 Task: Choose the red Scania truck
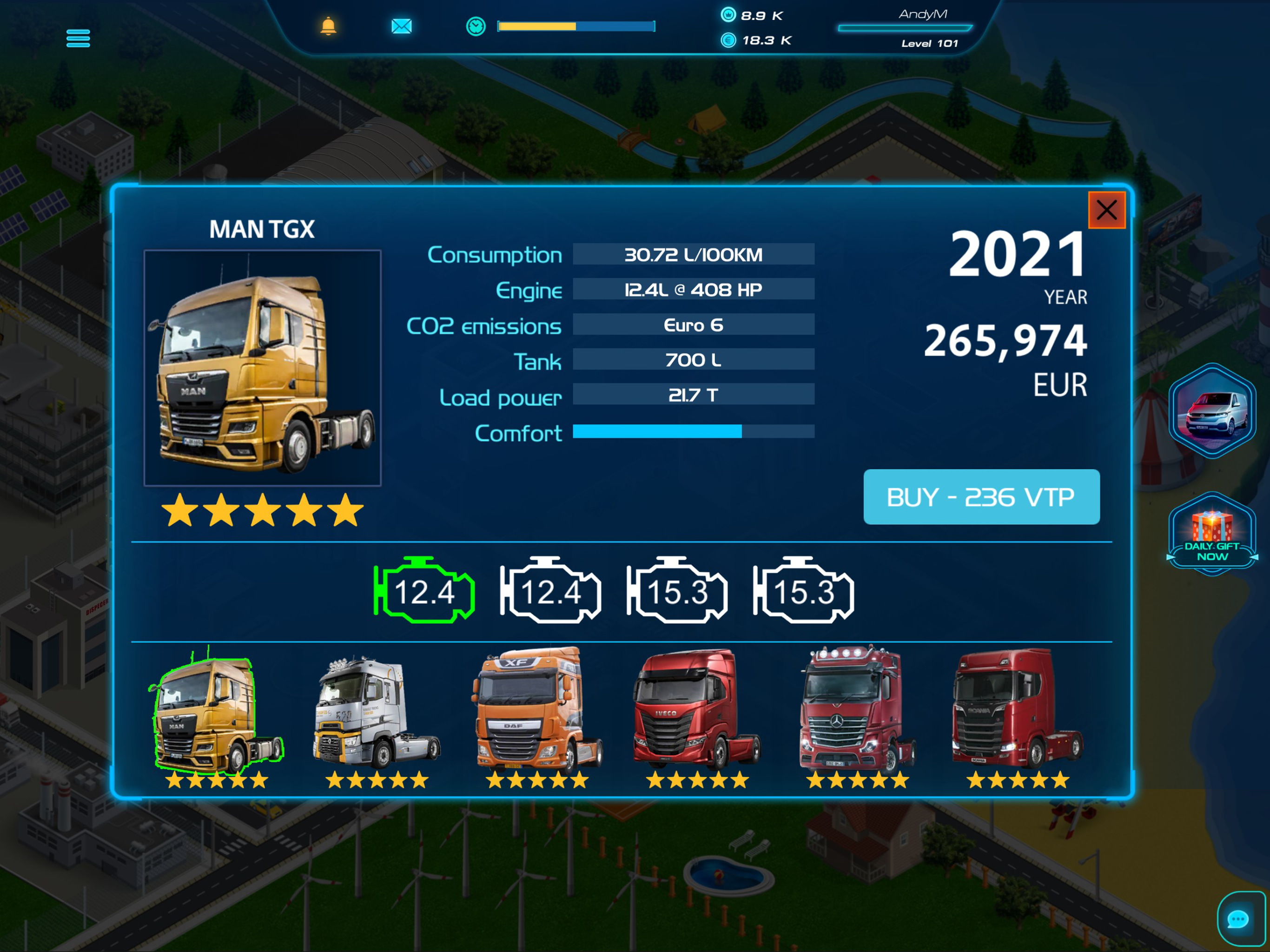point(1018,712)
